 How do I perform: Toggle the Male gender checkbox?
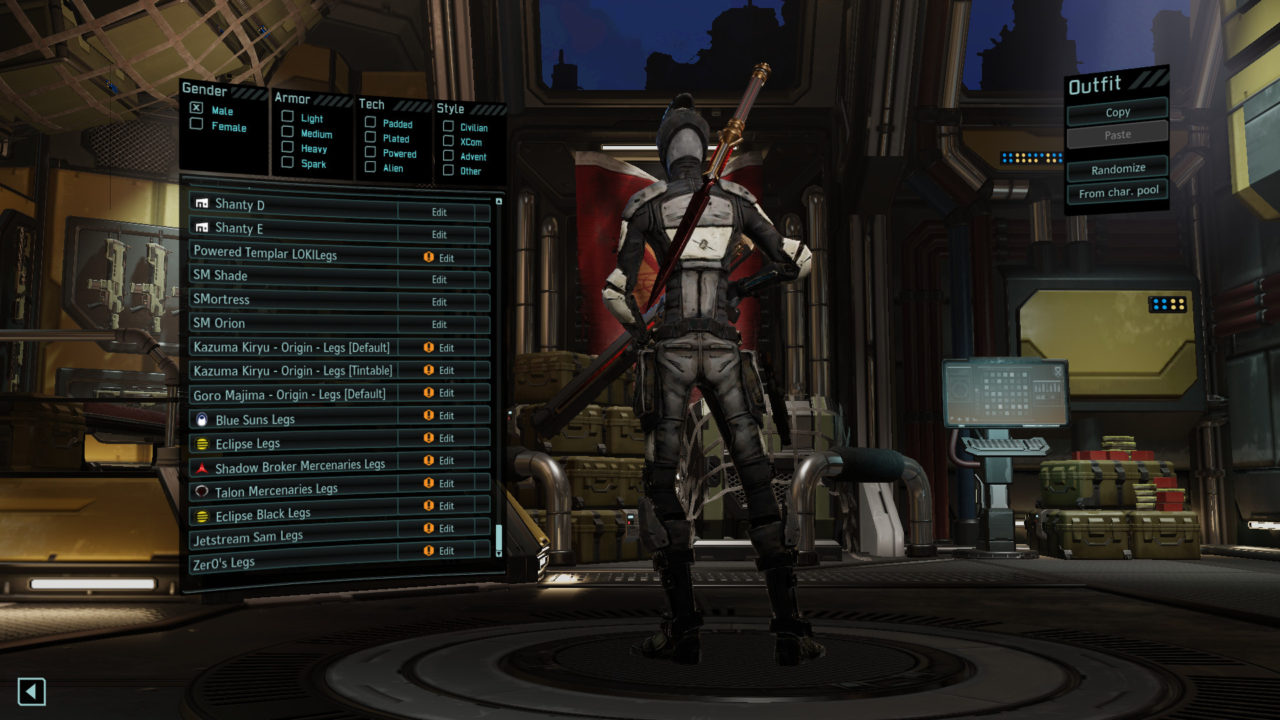tap(197, 109)
